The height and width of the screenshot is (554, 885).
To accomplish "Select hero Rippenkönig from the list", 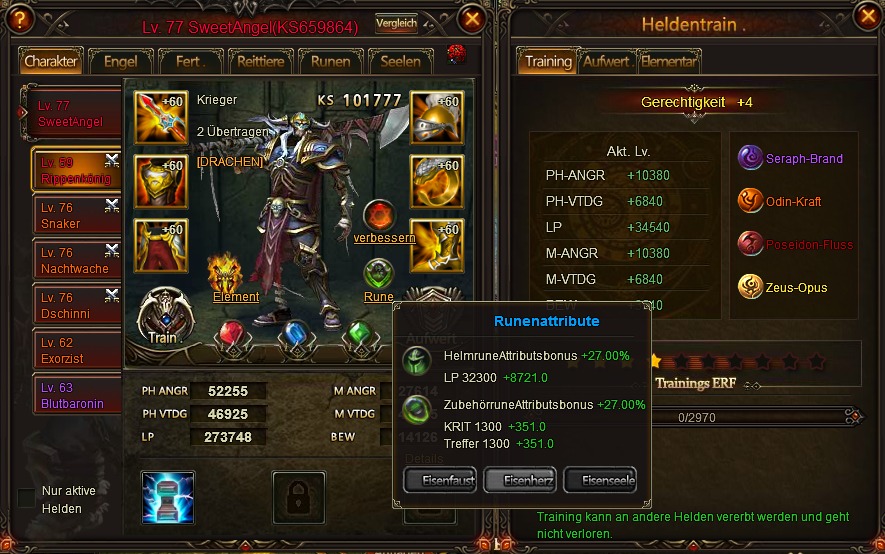I will pyautogui.click(x=74, y=170).
